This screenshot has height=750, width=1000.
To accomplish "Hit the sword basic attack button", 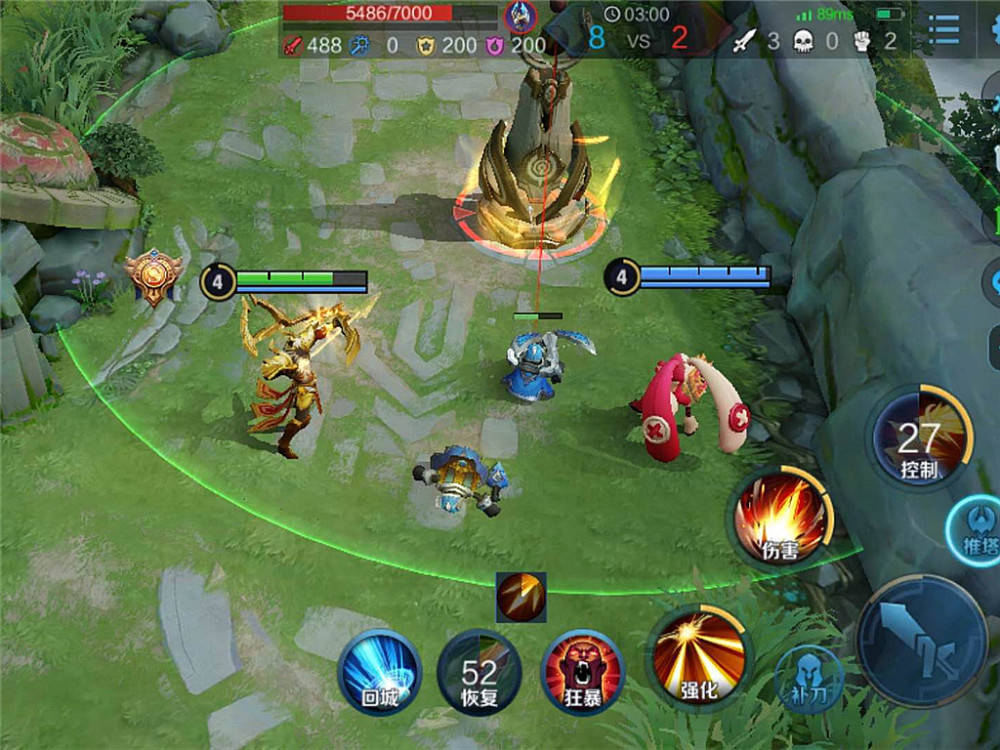I will (921, 641).
